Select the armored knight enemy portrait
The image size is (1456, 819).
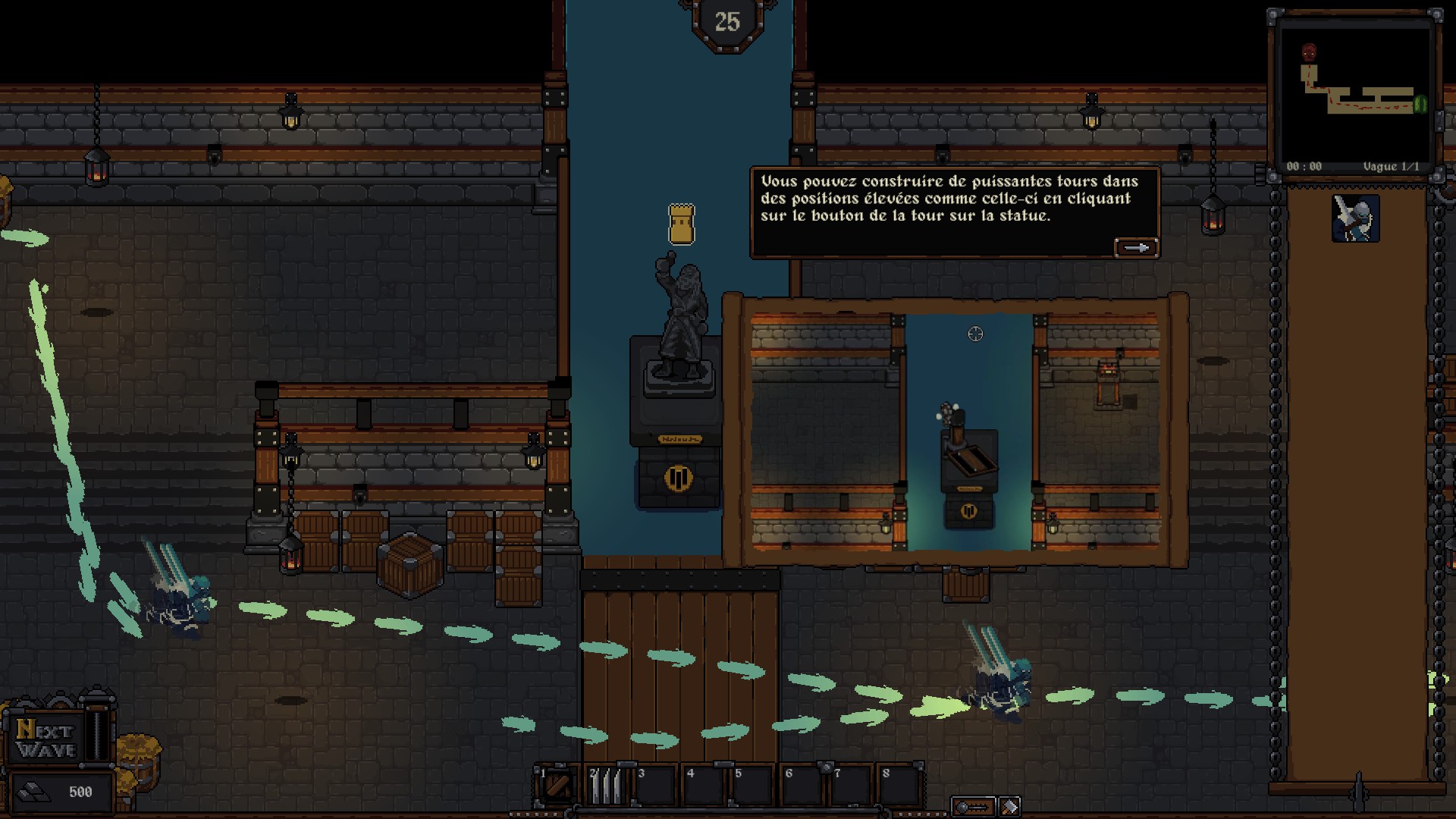(1355, 219)
